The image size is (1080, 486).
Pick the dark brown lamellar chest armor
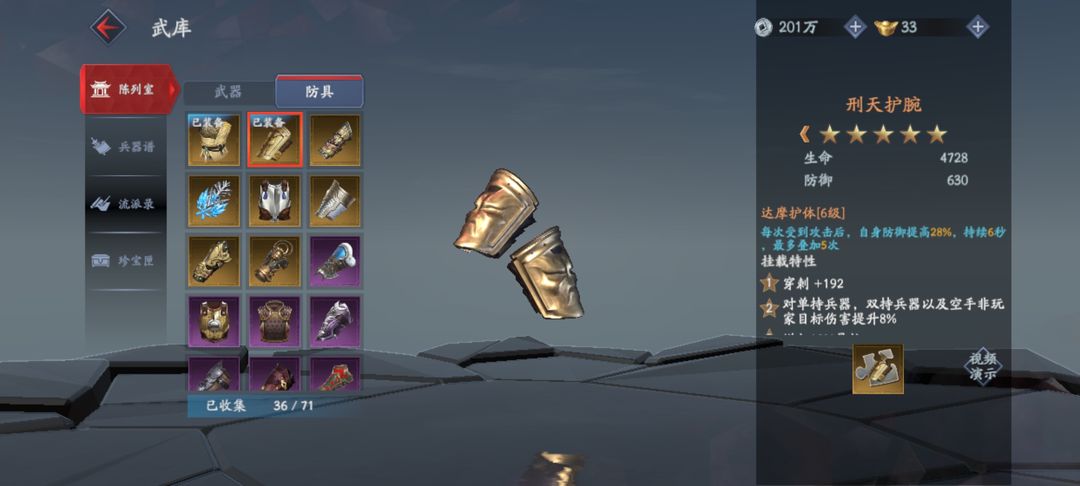pyautogui.click(x=274, y=322)
